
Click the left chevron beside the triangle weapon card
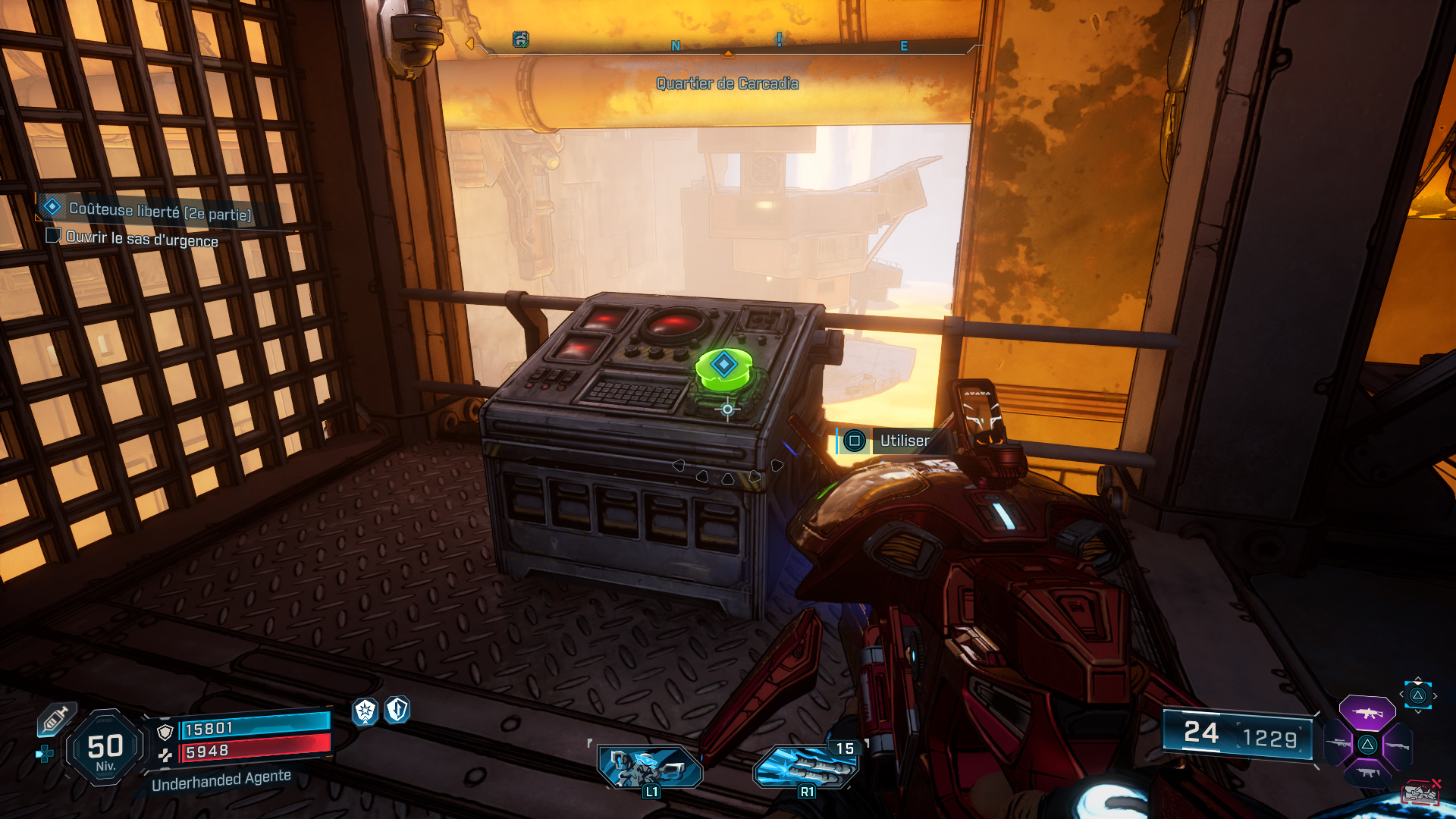coord(1402,695)
